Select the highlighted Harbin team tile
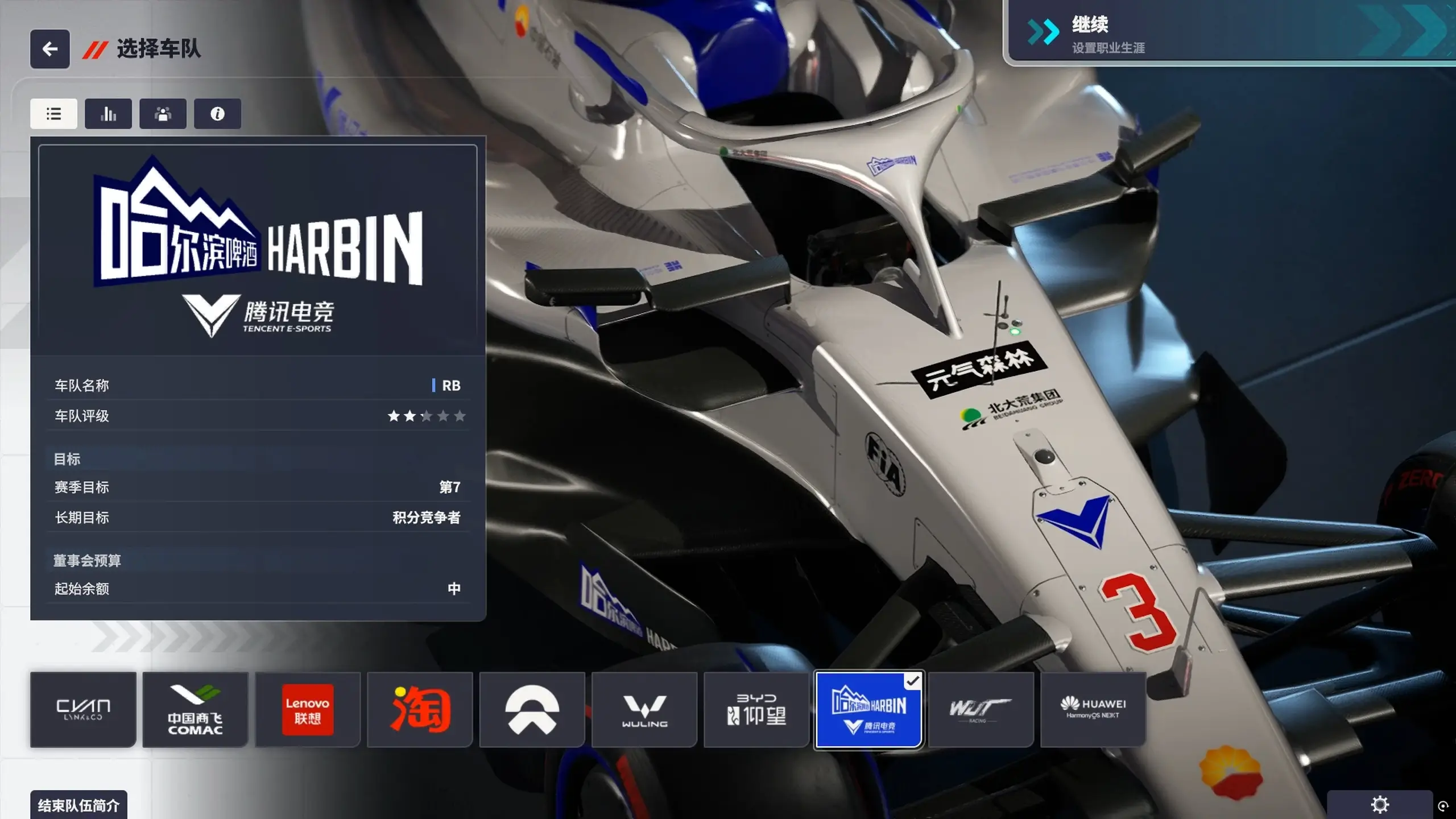Image resolution: width=1456 pixels, height=819 pixels. [x=868, y=709]
